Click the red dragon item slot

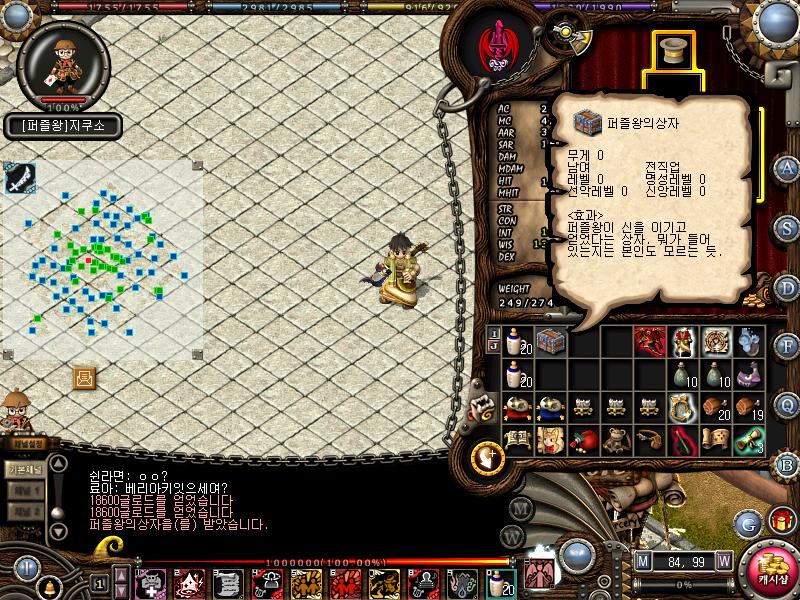point(650,342)
